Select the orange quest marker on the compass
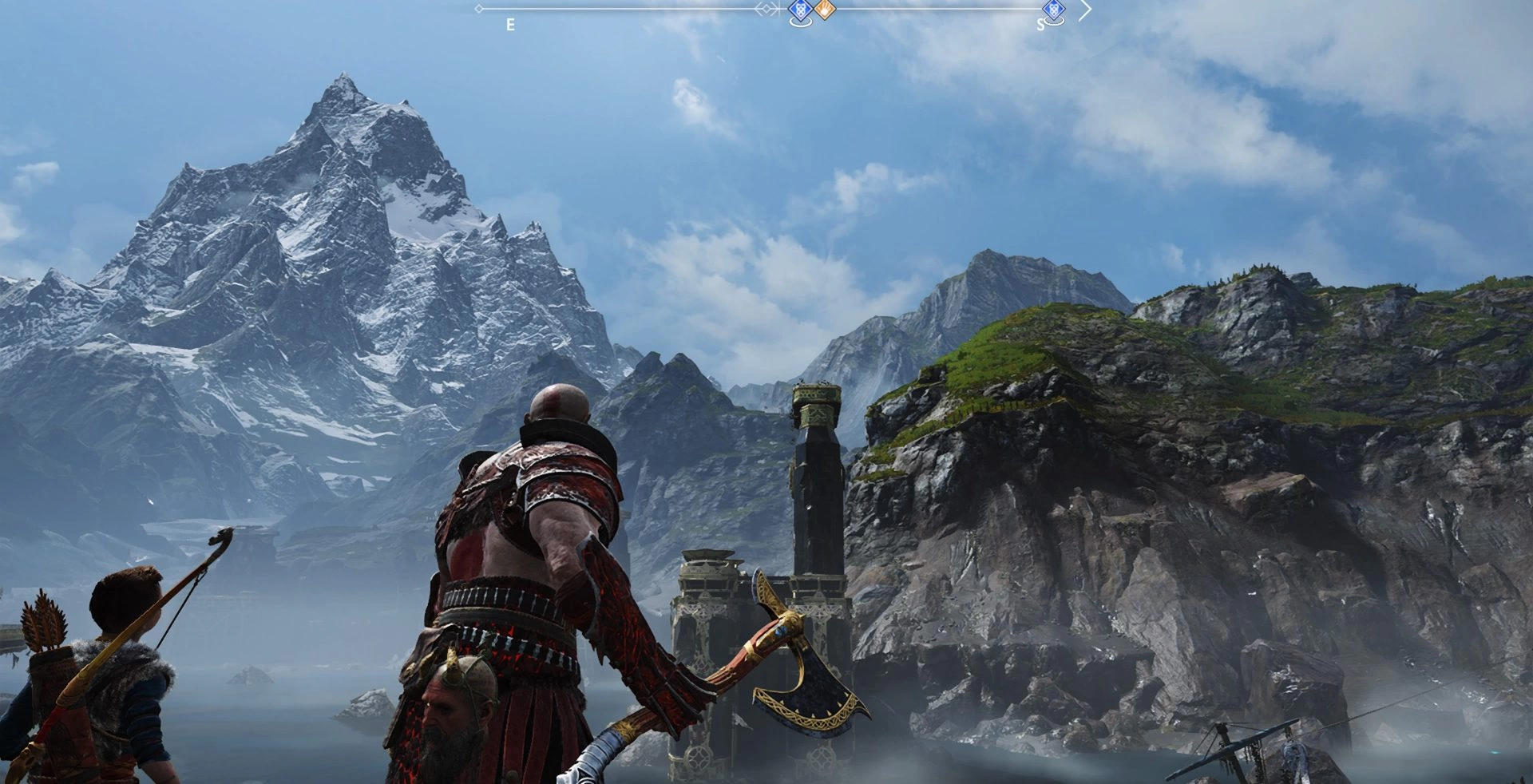 [x=825, y=10]
